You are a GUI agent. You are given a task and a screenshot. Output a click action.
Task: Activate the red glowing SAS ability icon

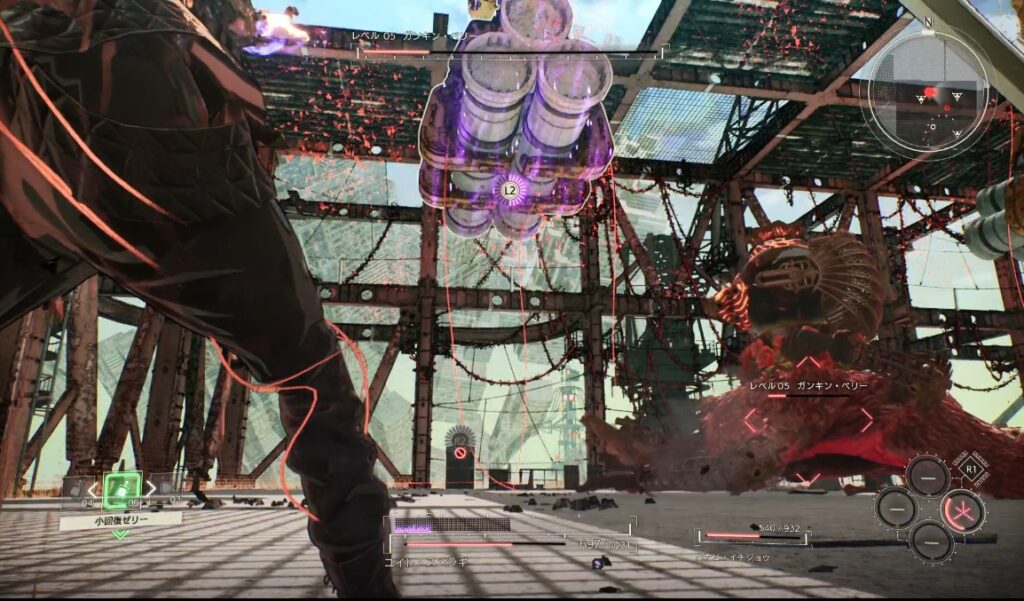[964, 510]
